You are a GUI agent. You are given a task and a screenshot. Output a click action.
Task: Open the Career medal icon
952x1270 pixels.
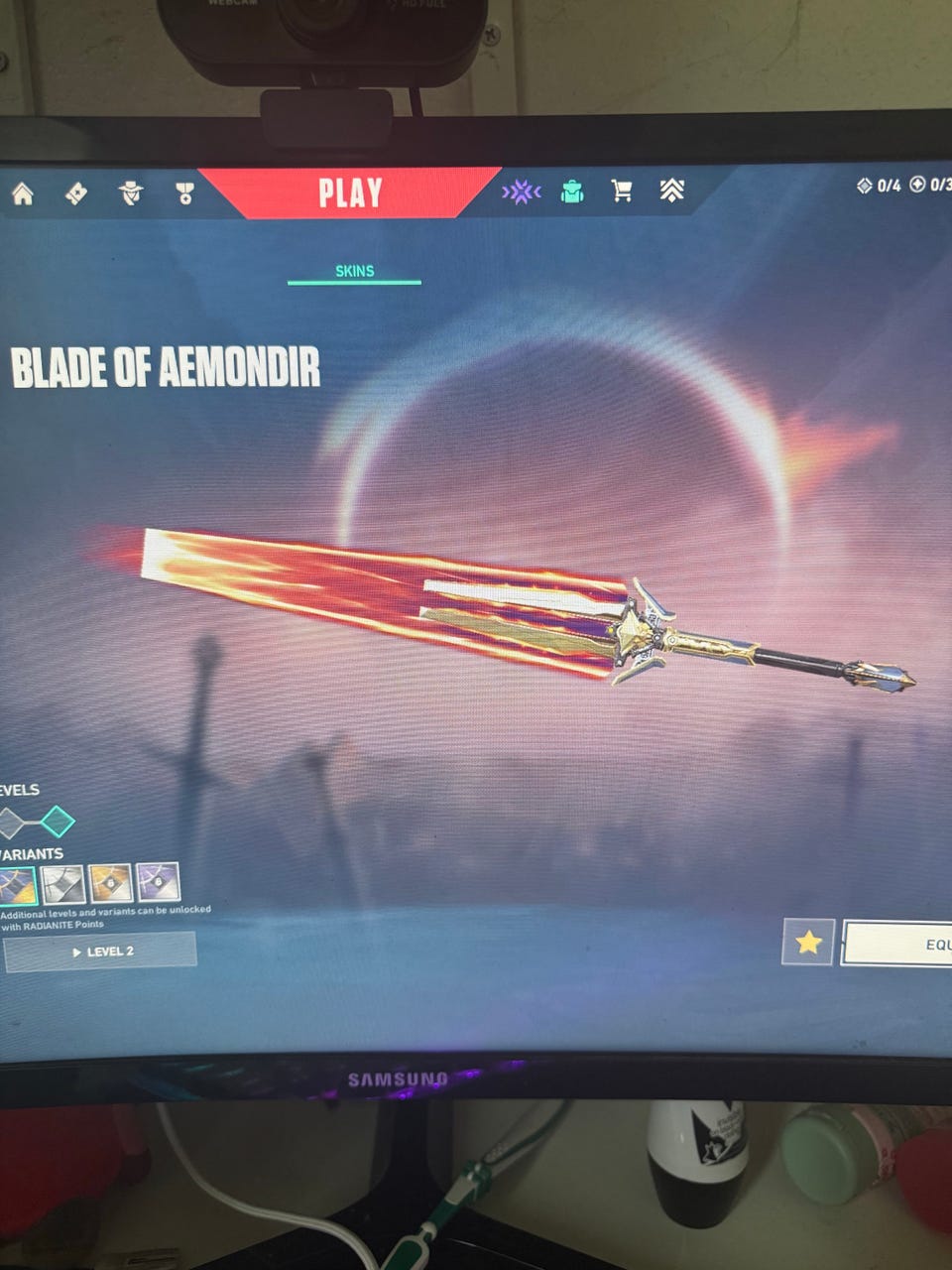[x=184, y=193]
